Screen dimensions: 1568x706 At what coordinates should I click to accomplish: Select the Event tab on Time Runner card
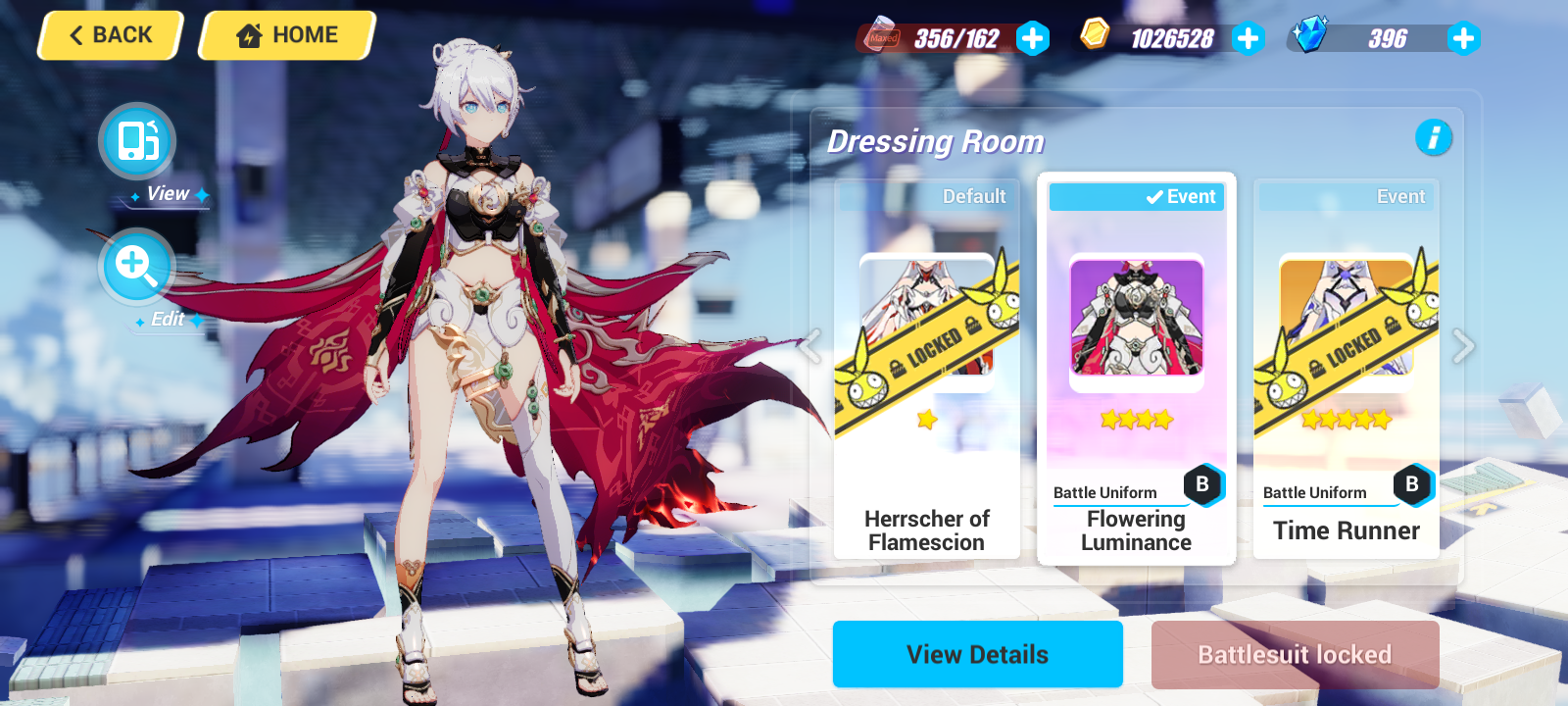coord(1401,196)
